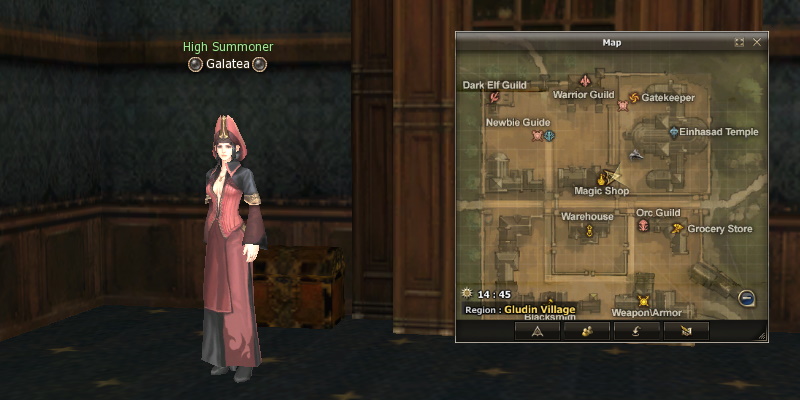Select the Weapon/Armor shop marker
Screen dimensions: 800x400
644,301
